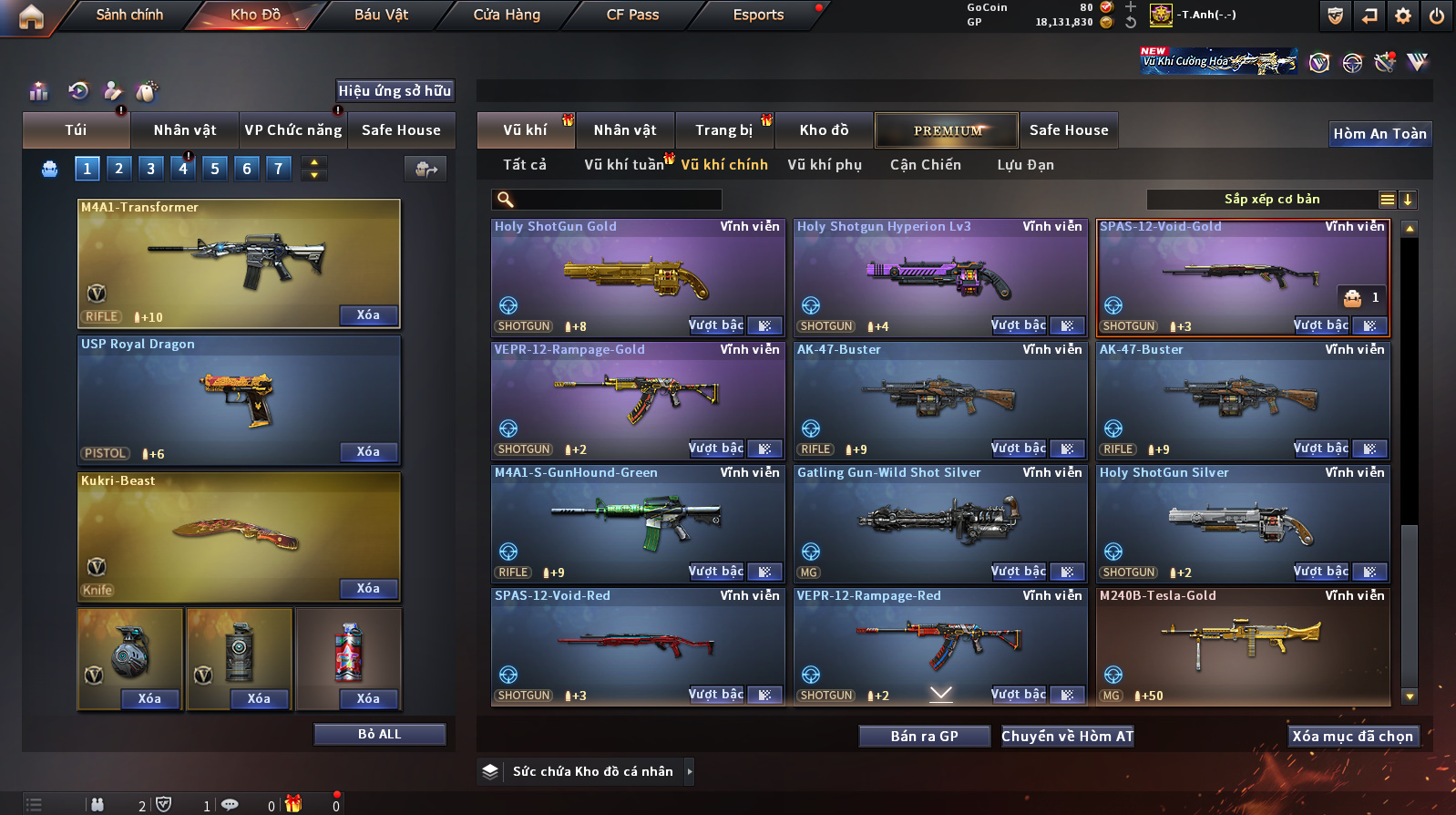Viewport: 1456px width, 815px height.
Task: Select the Gatling Gun-Wild Shot Silver
Action: (939, 521)
